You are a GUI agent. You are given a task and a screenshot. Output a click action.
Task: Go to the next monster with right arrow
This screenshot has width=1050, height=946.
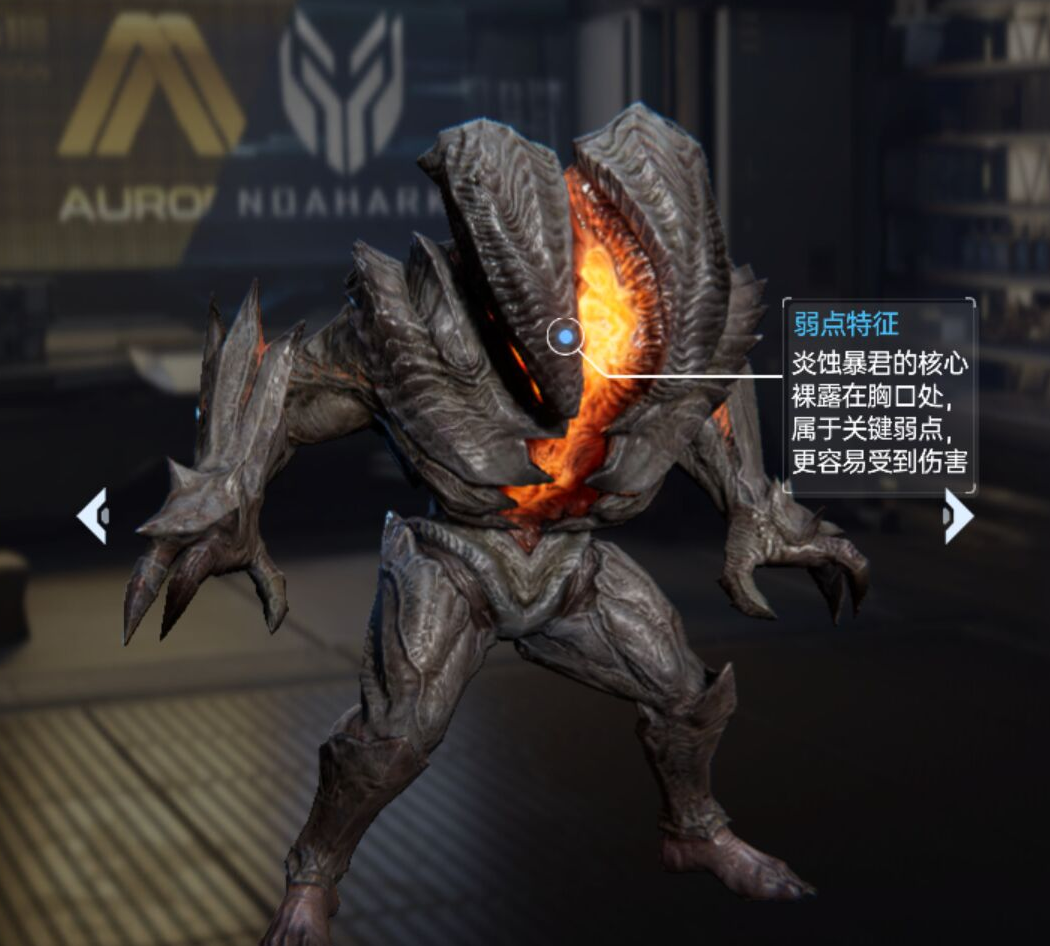958,516
